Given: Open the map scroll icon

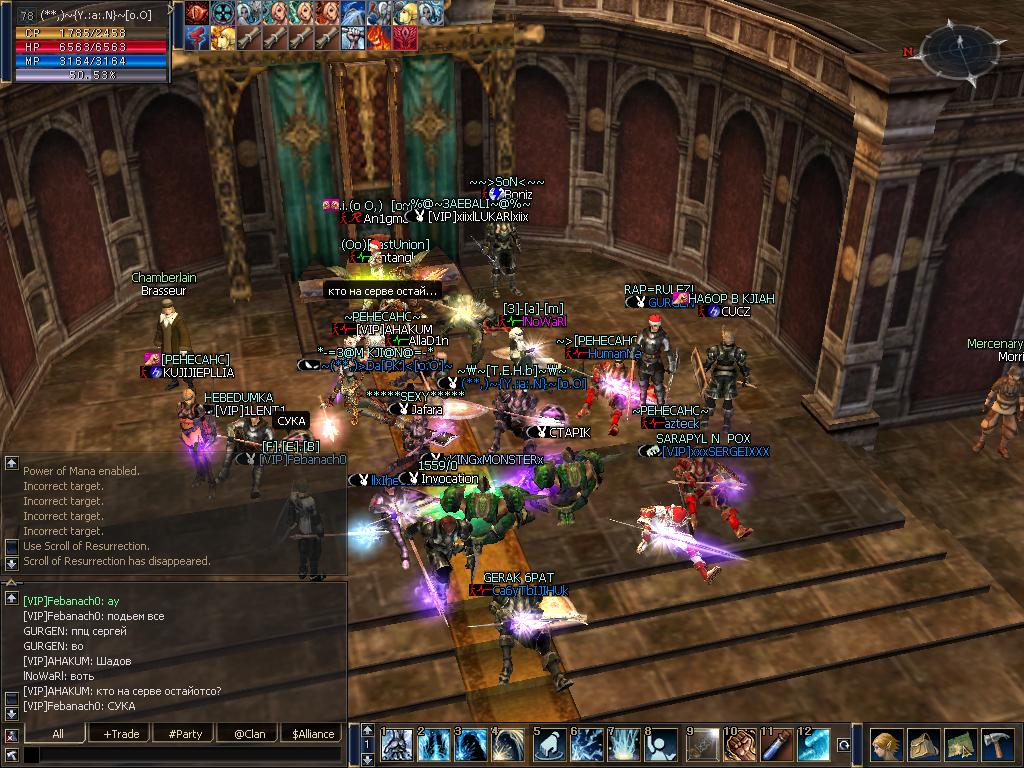Looking at the screenshot, I should click(959, 745).
